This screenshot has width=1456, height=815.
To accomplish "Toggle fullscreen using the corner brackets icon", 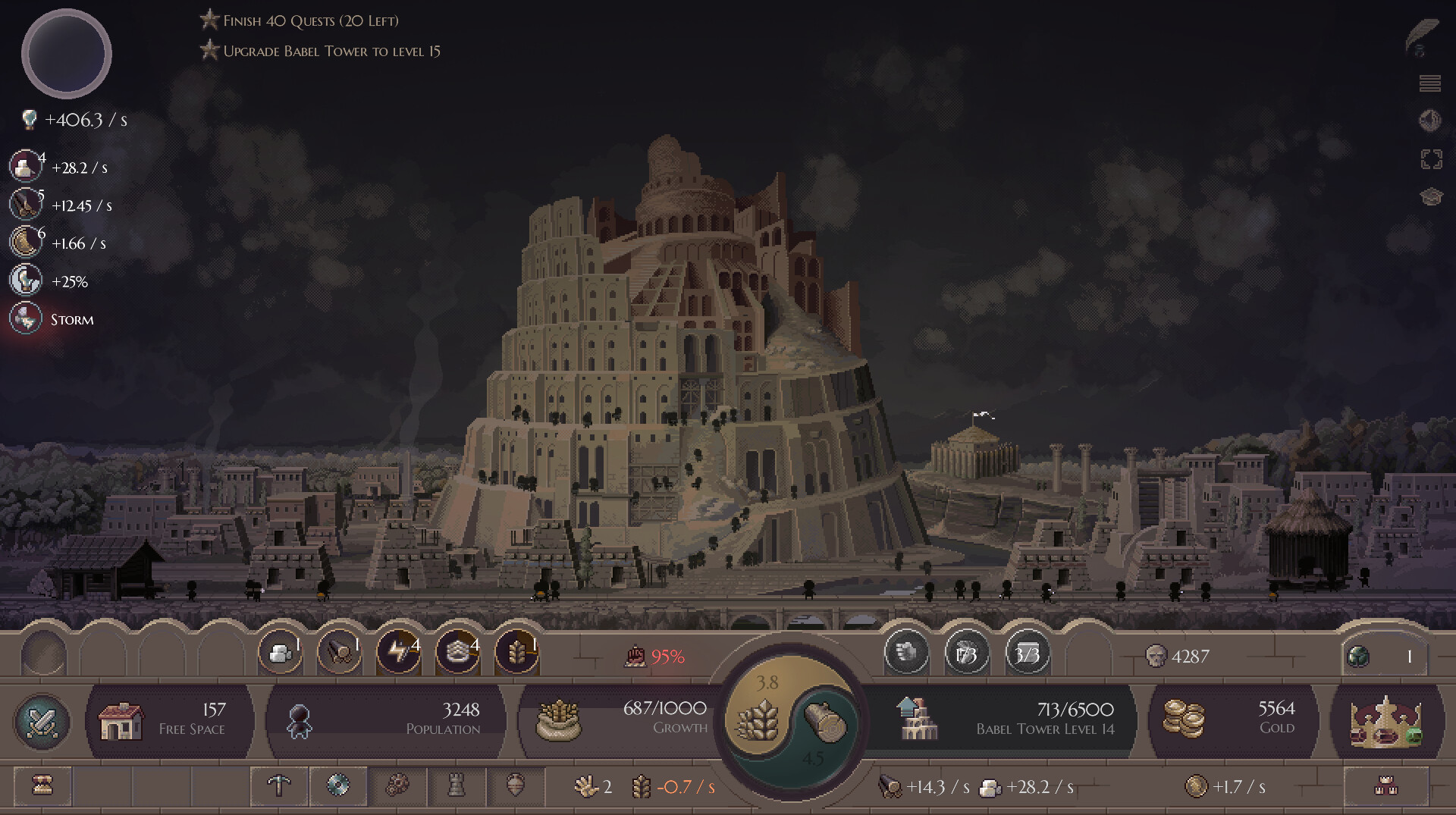I will [x=1432, y=158].
